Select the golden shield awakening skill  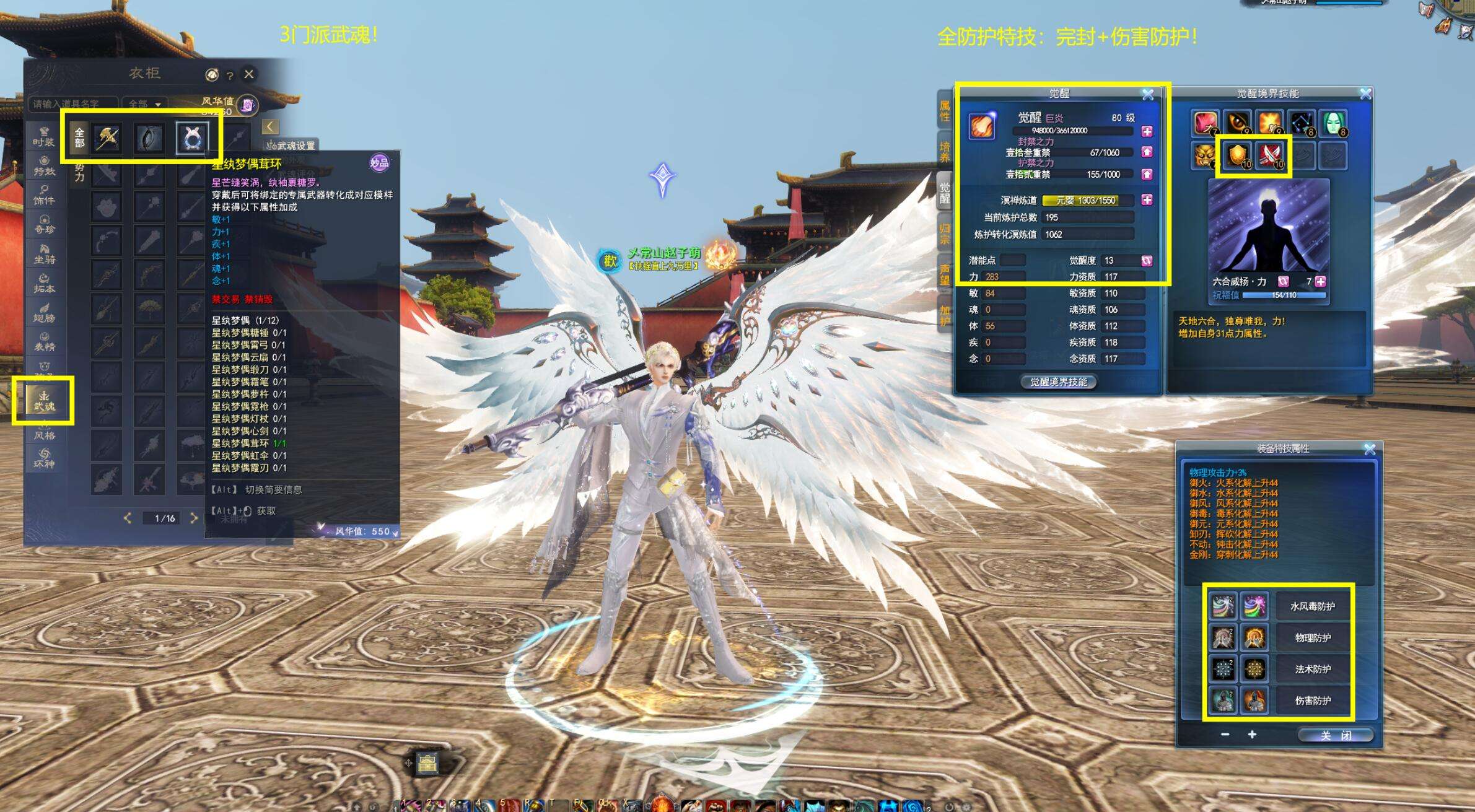1237,155
